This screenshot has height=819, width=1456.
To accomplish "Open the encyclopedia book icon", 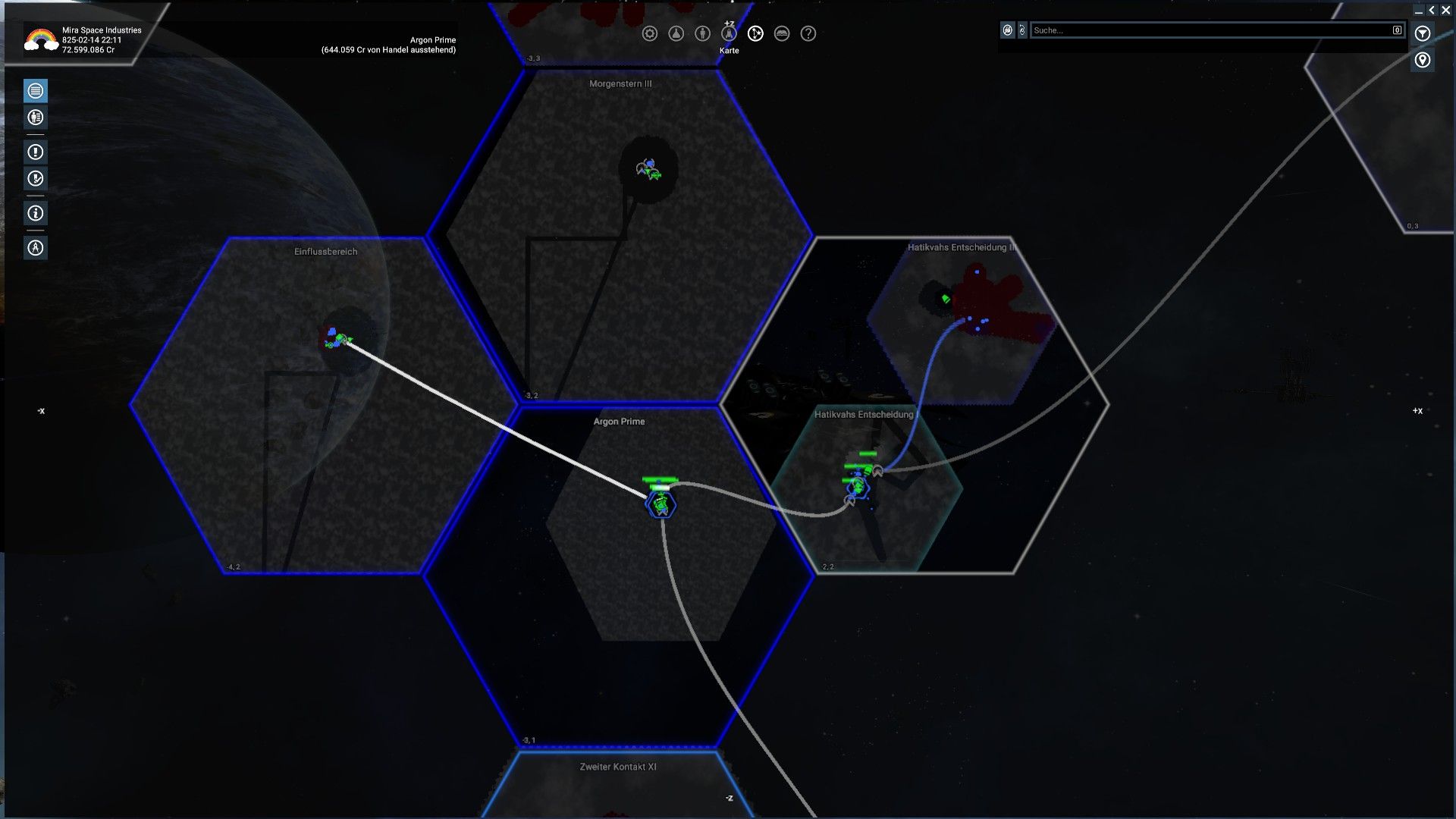I will pyautogui.click(x=782, y=34).
